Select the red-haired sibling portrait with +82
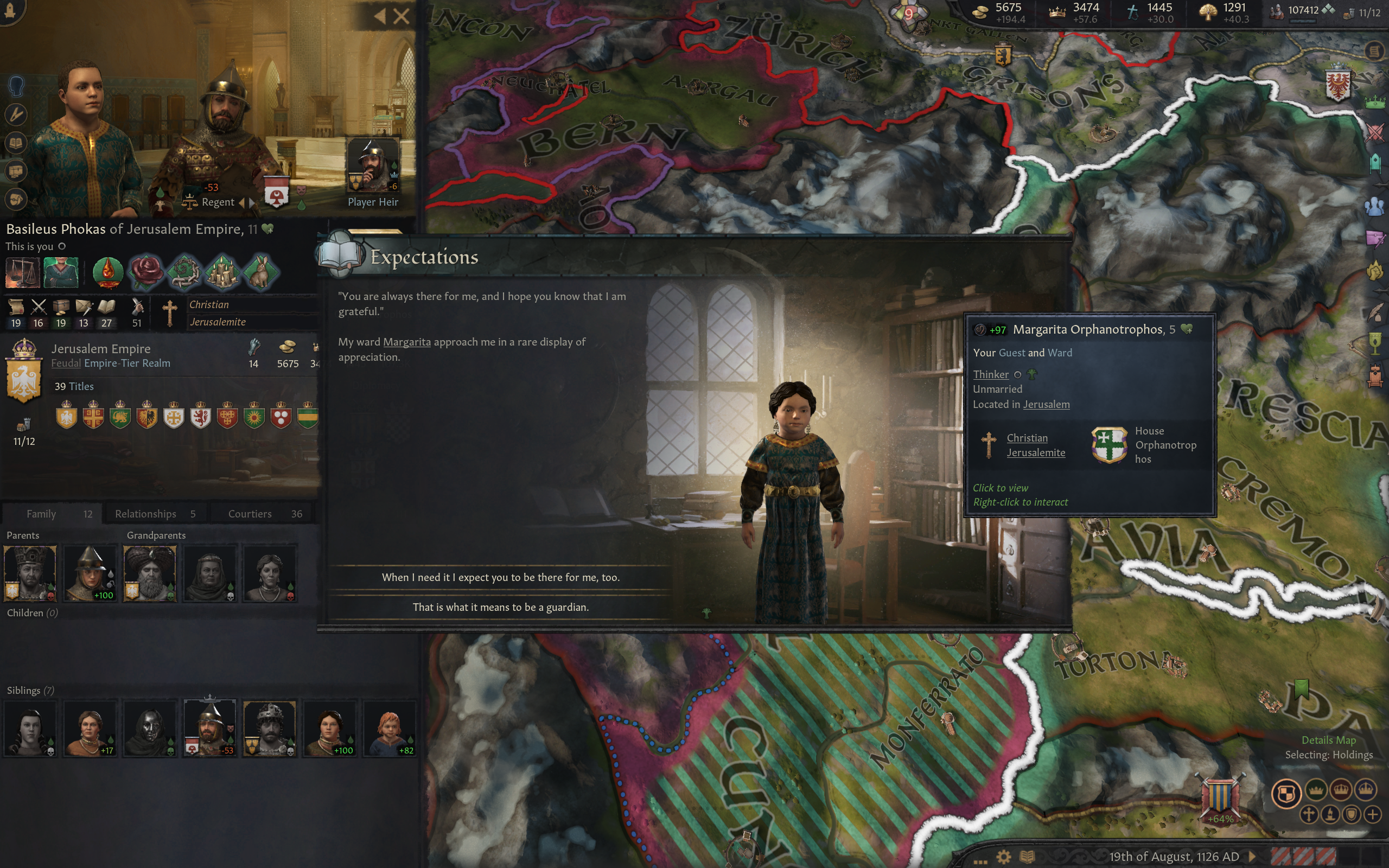 389,728
